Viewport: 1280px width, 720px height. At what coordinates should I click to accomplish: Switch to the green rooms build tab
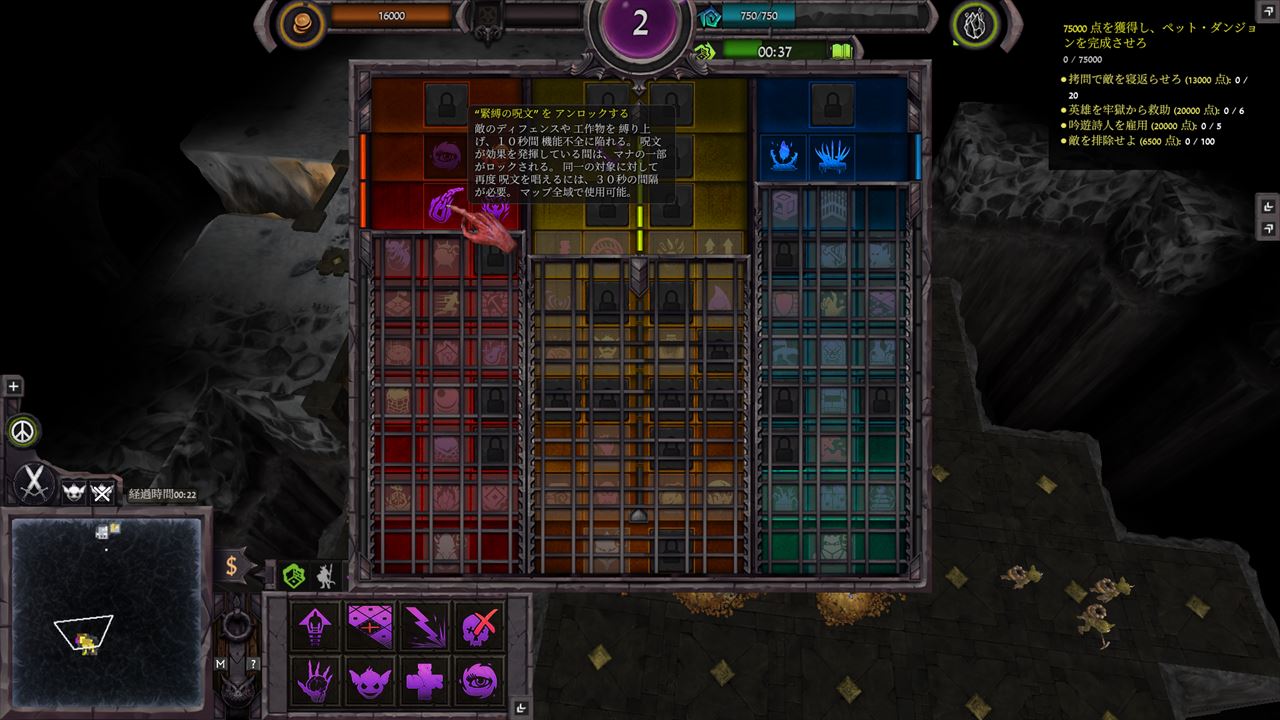(x=293, y=575)
